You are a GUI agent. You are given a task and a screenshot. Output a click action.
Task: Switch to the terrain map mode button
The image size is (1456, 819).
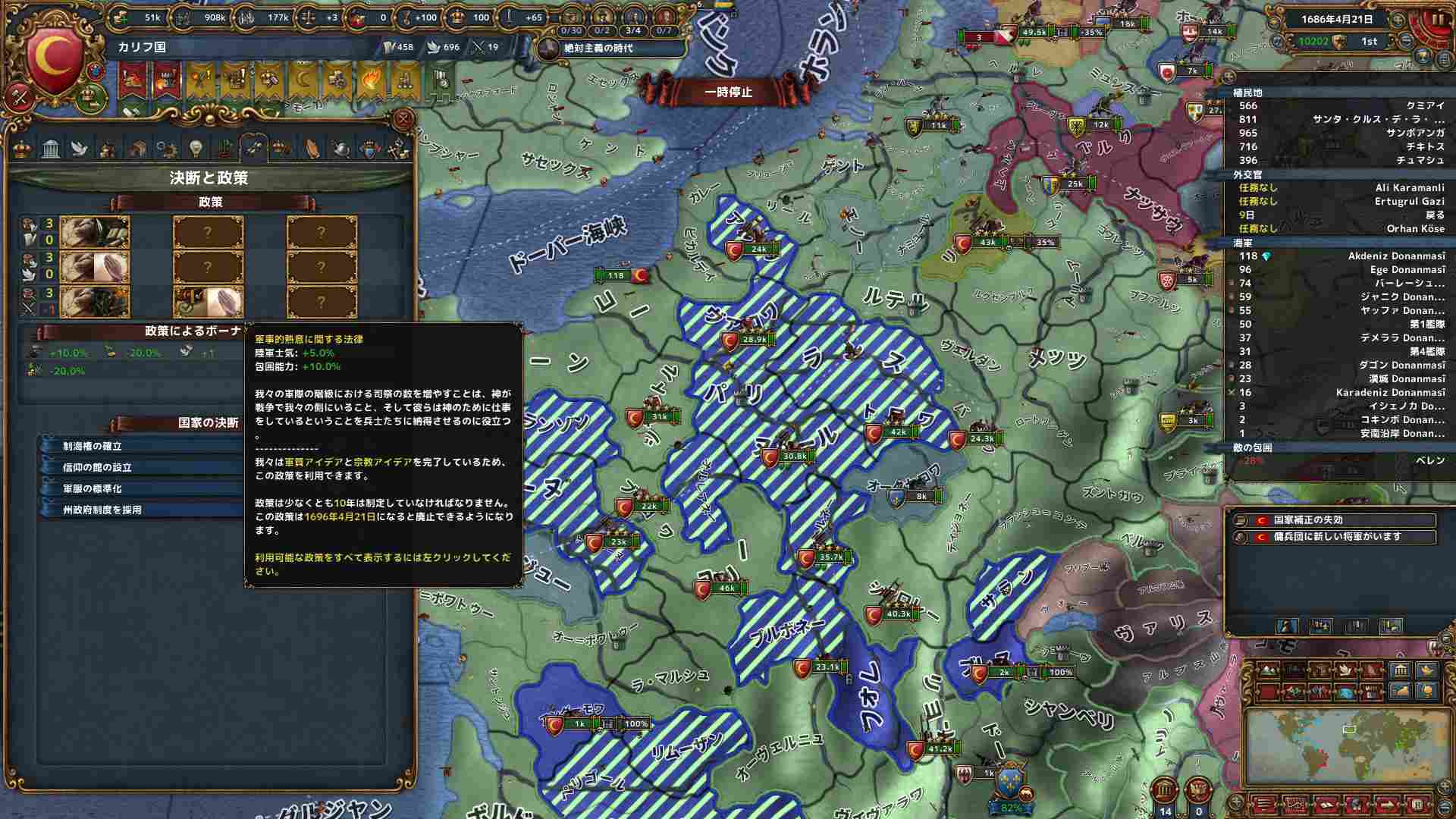(1268, 671)
